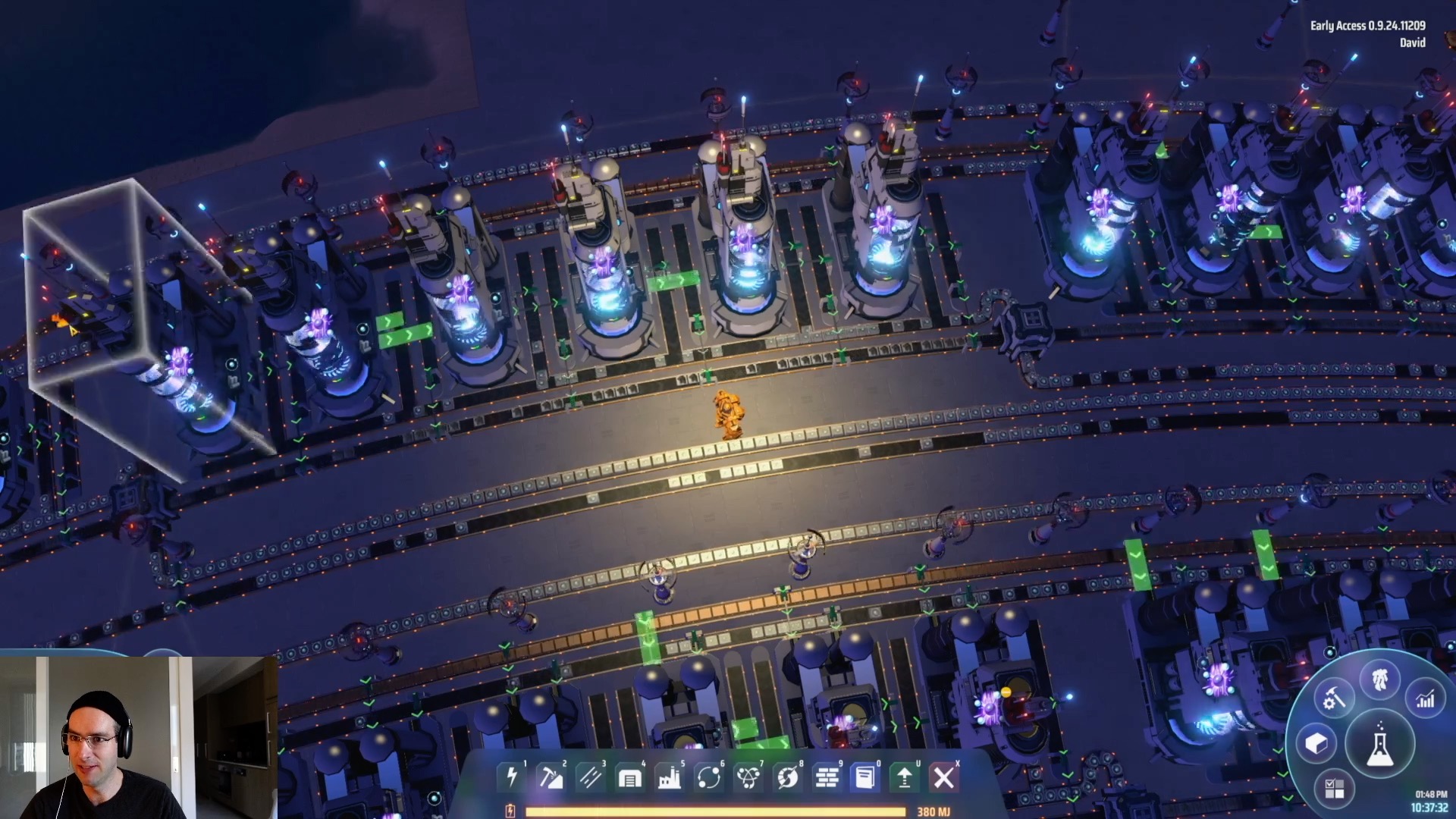Image resolution: width=1456 pixels, height=819 pixels.
Task: Choose the atom science build category
Action: click(748, 777)
